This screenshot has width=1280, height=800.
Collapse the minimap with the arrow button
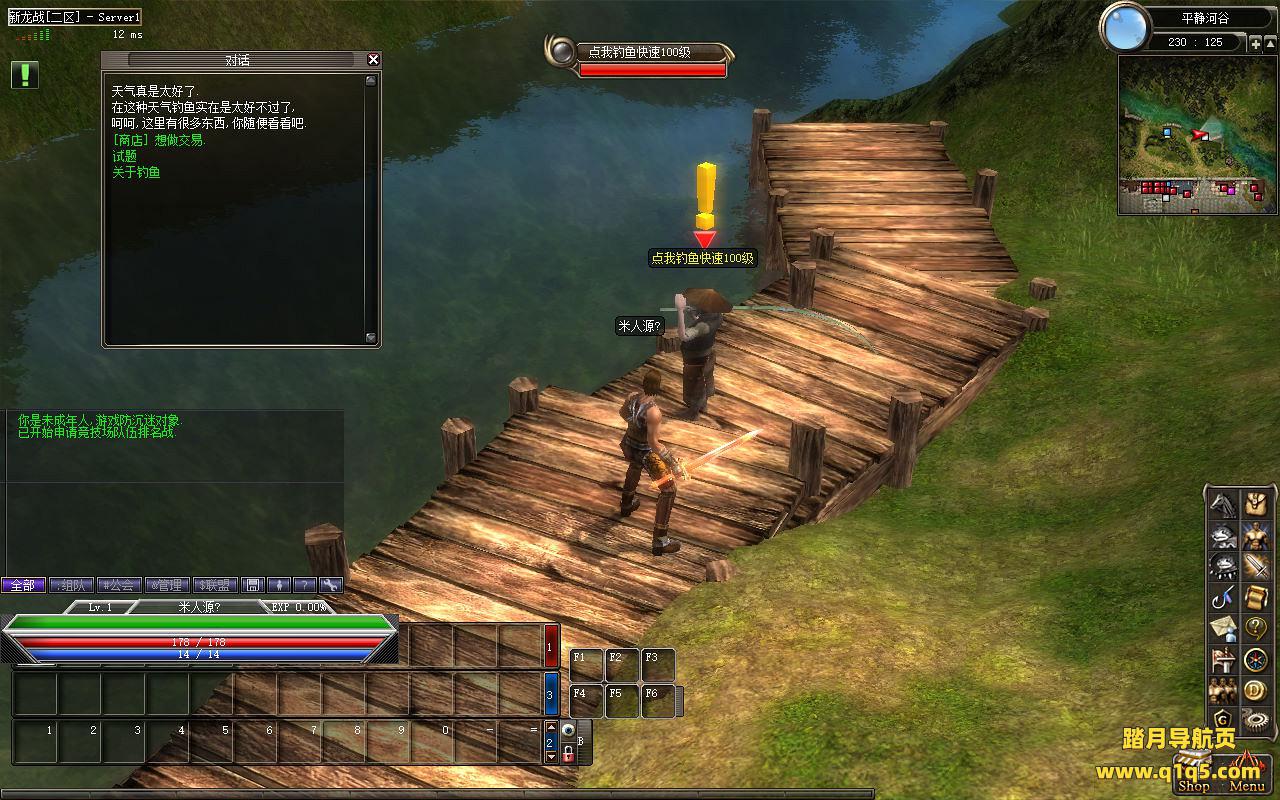point(1271,43)
